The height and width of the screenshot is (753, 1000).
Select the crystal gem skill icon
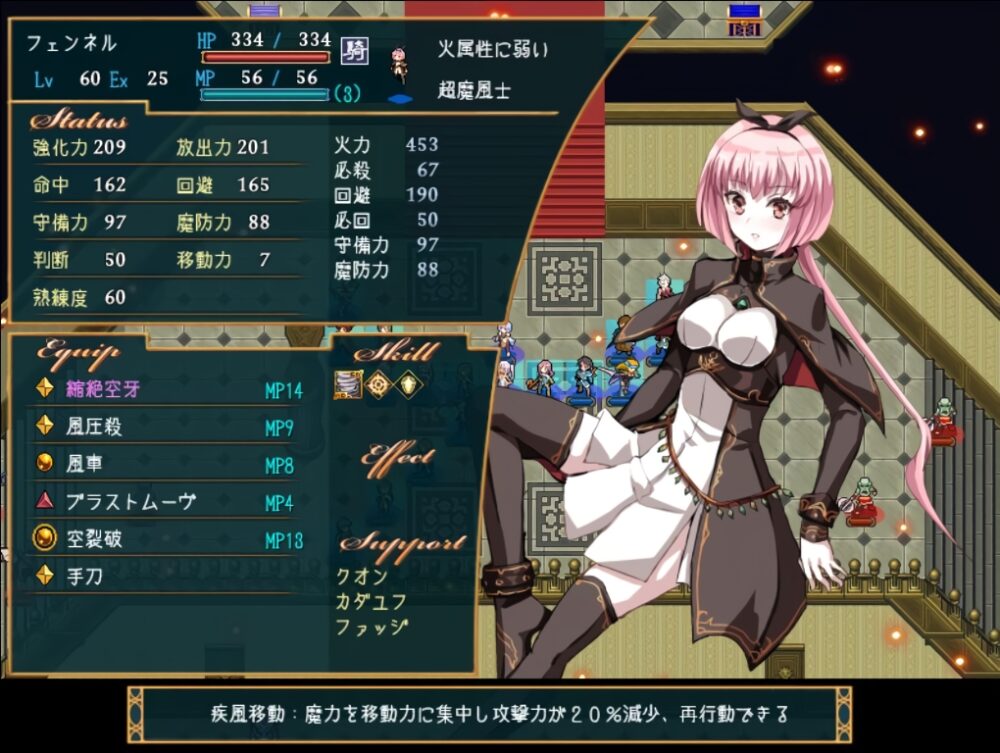408,385
